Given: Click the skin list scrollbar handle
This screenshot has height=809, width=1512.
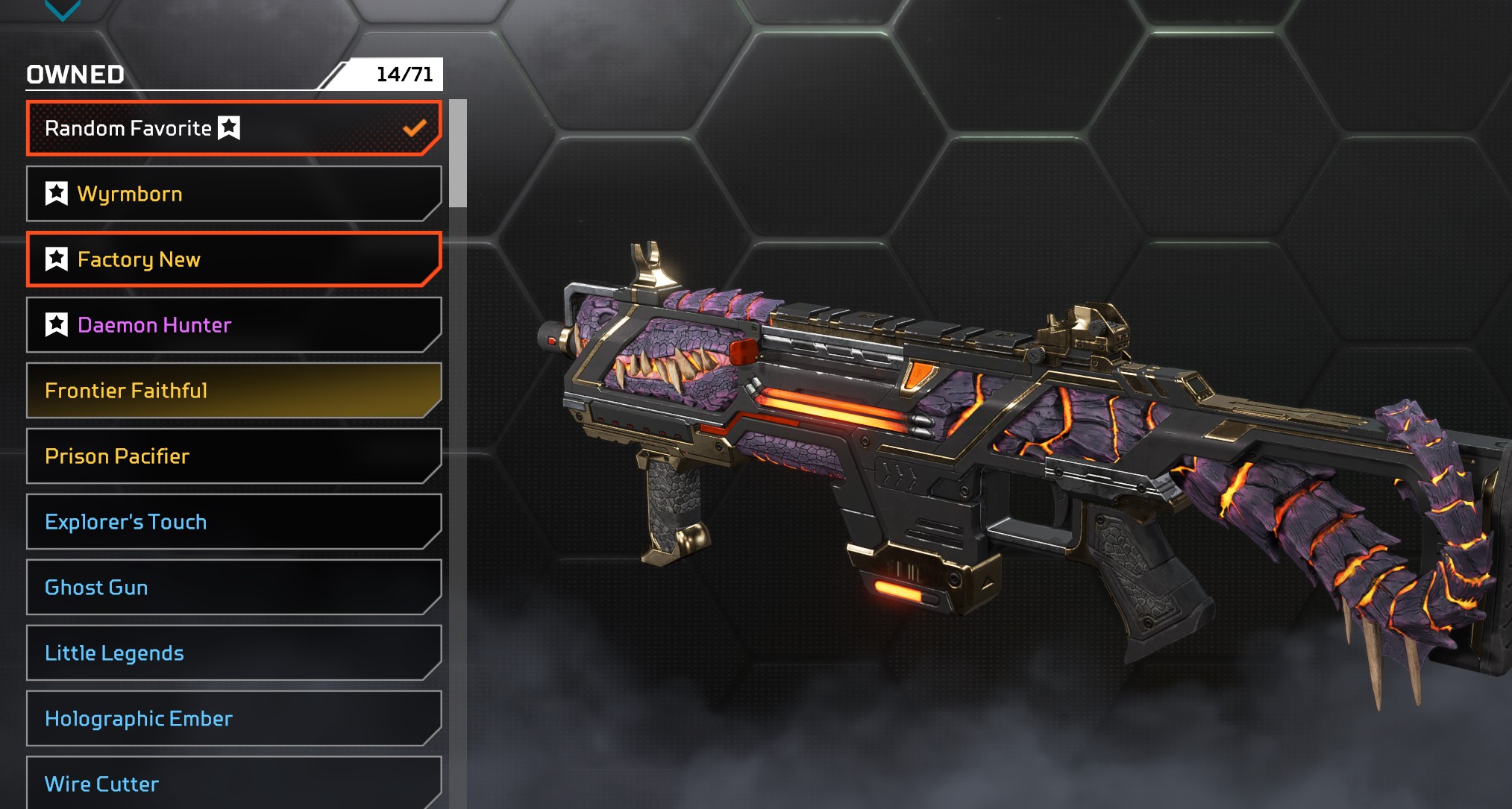Looking at the screenshot, I should coord(458,154).
